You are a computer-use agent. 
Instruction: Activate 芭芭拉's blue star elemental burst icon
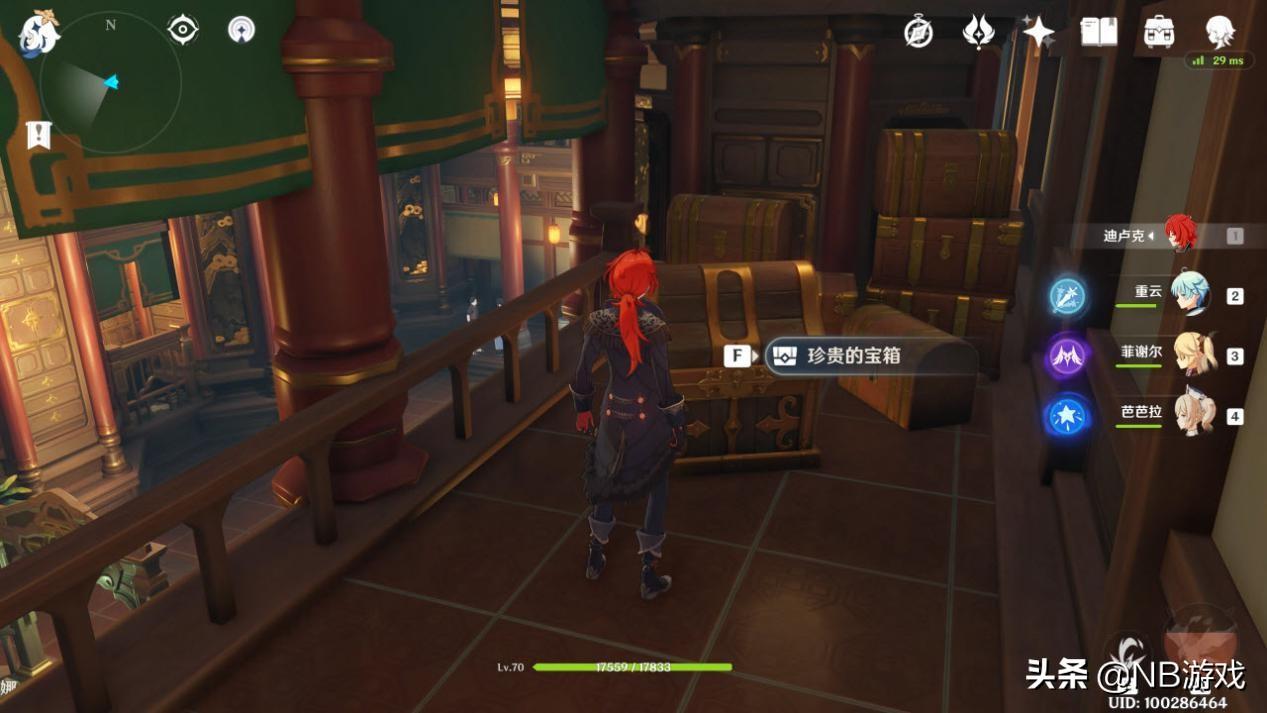(1067, 415)
